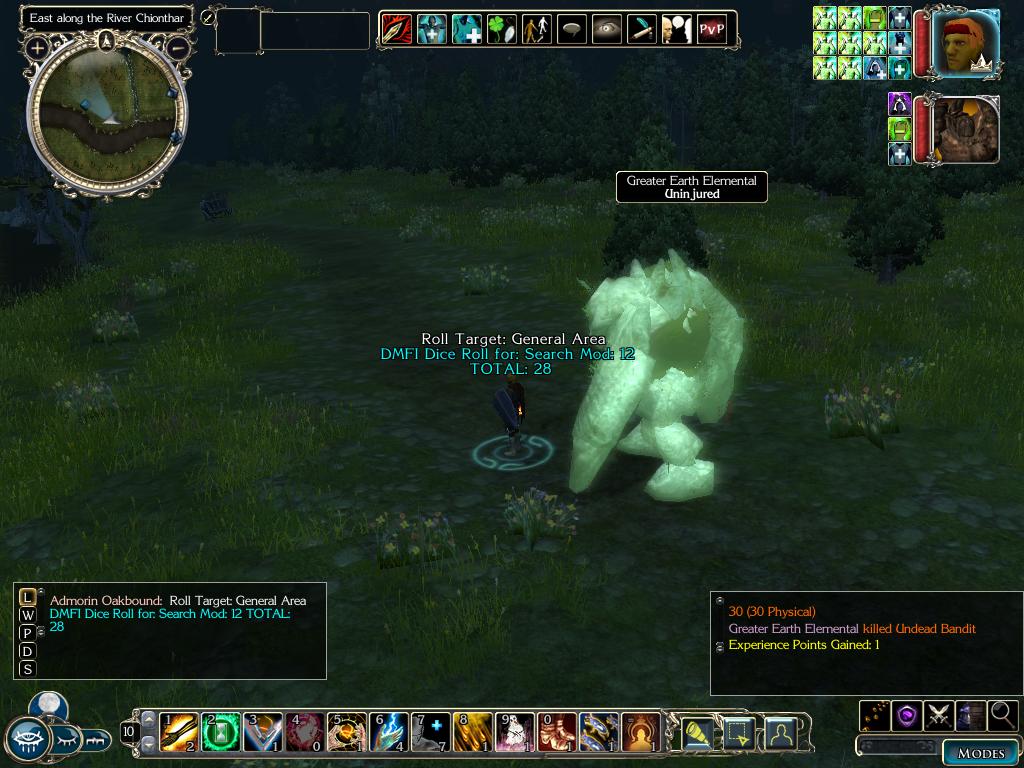Screen dimensions: 1024x768
Task: Click the magnifying glass icon
Action: [x=1001, y=715]
